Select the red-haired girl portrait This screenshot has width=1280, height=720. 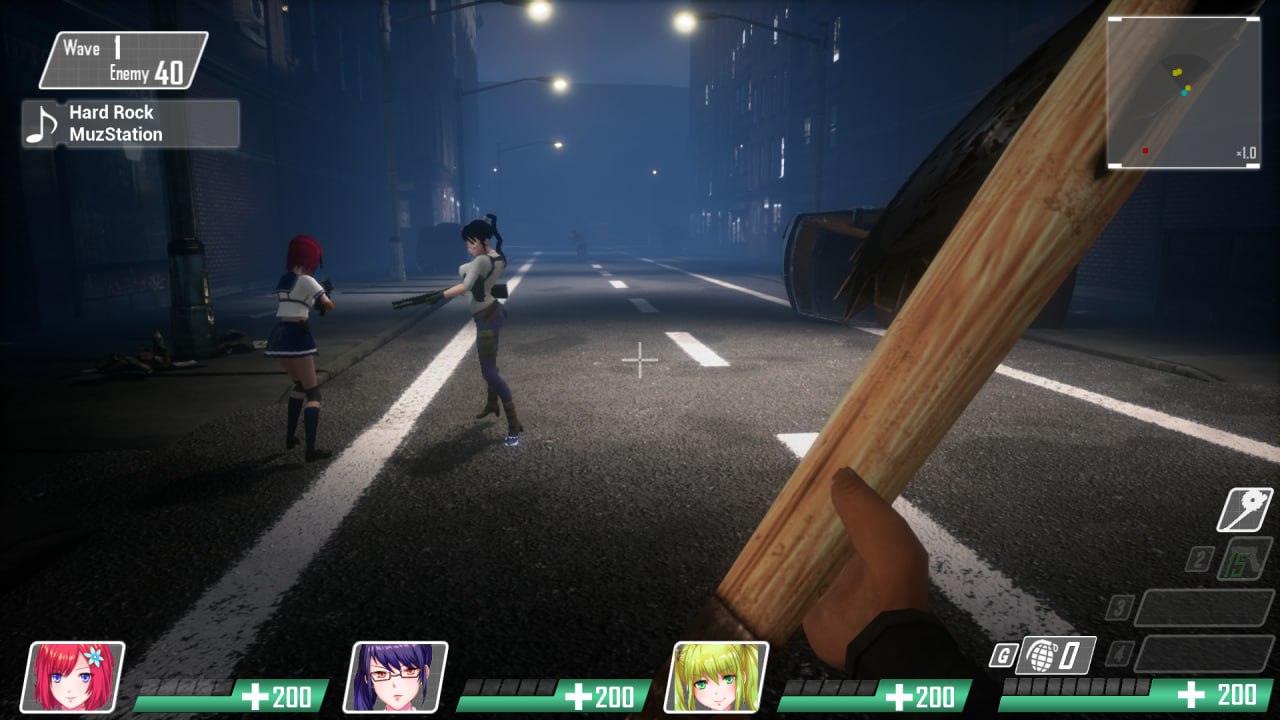[x=73, y=677]
